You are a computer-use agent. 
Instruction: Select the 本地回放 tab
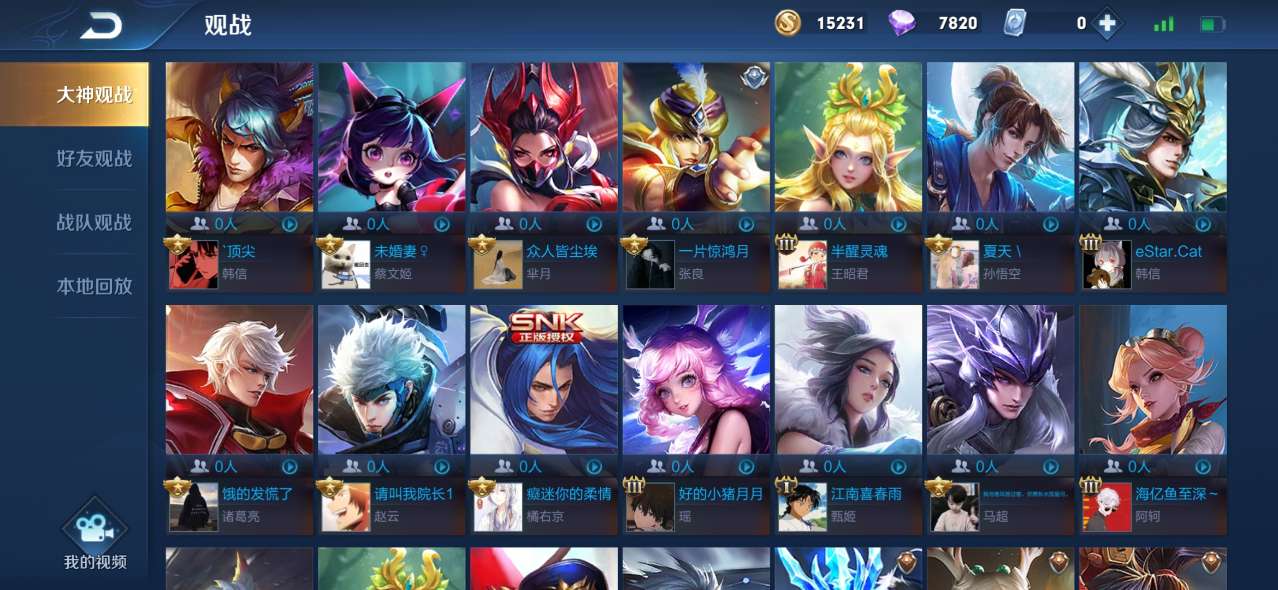[x=93, y=286]
